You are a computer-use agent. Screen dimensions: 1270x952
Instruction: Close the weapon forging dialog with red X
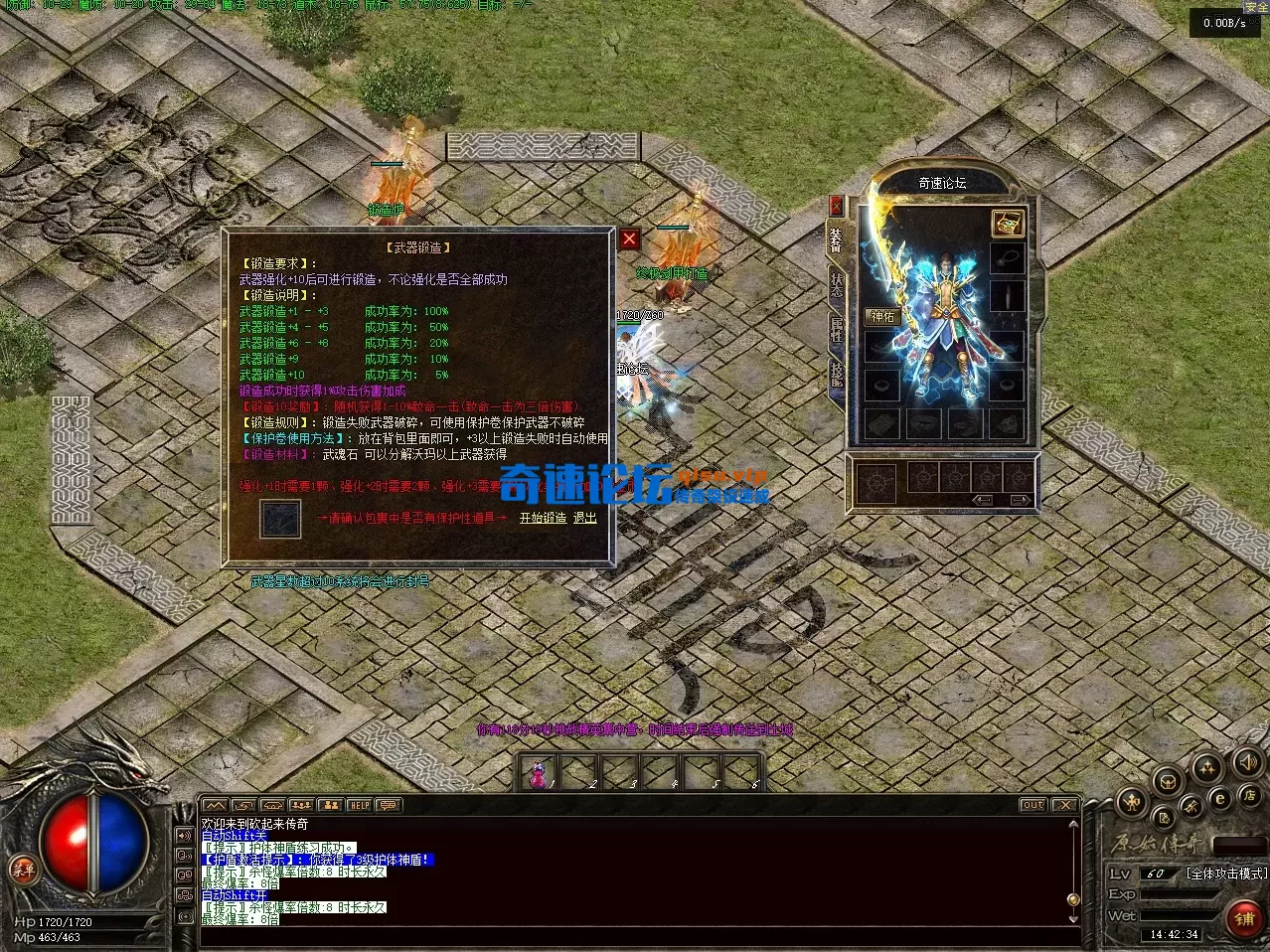(x=629, y=239)
